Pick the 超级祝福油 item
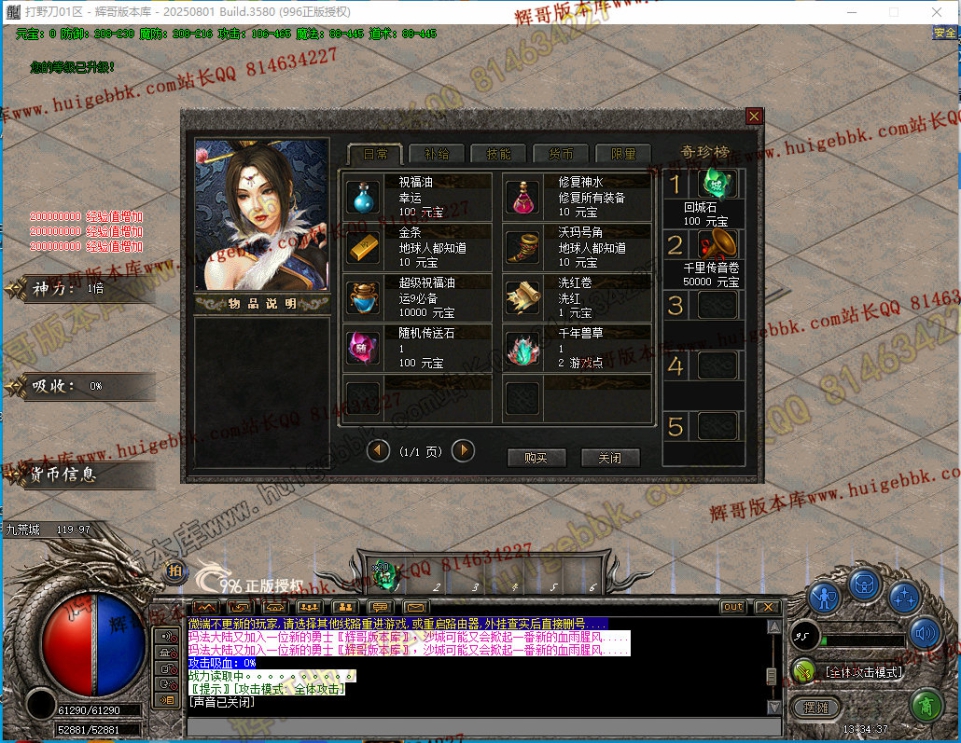Image resolution: width=961 pixels, height=743 pixels. click(364, 297)
